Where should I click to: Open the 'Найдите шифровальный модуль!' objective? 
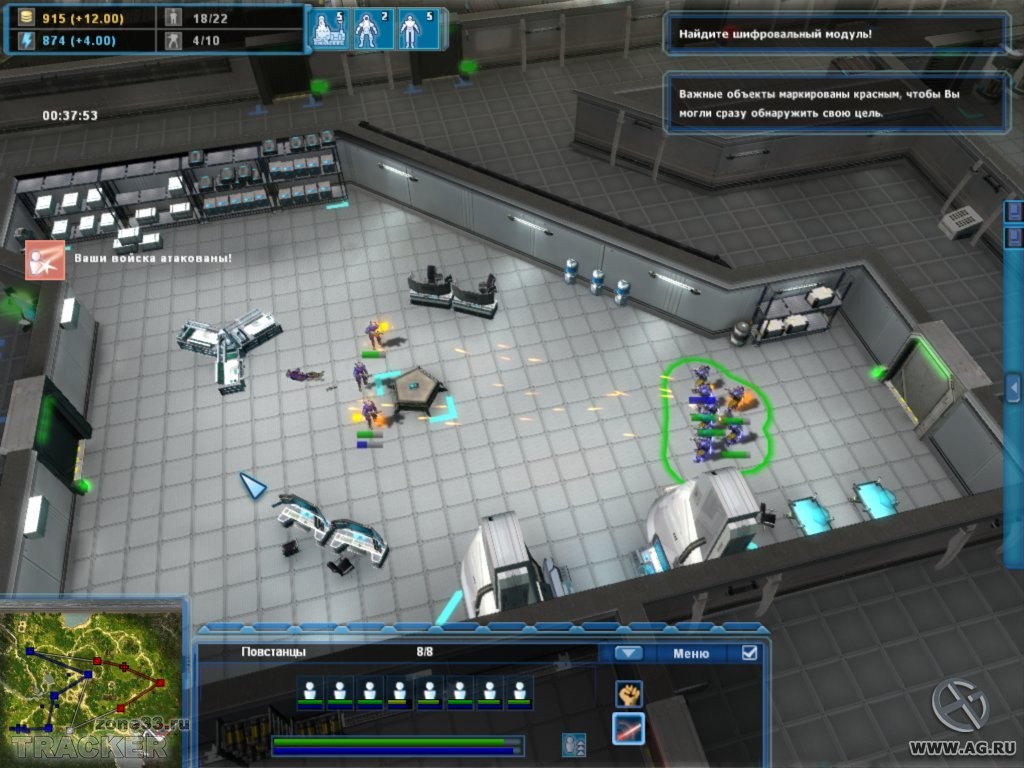point(835,34)
